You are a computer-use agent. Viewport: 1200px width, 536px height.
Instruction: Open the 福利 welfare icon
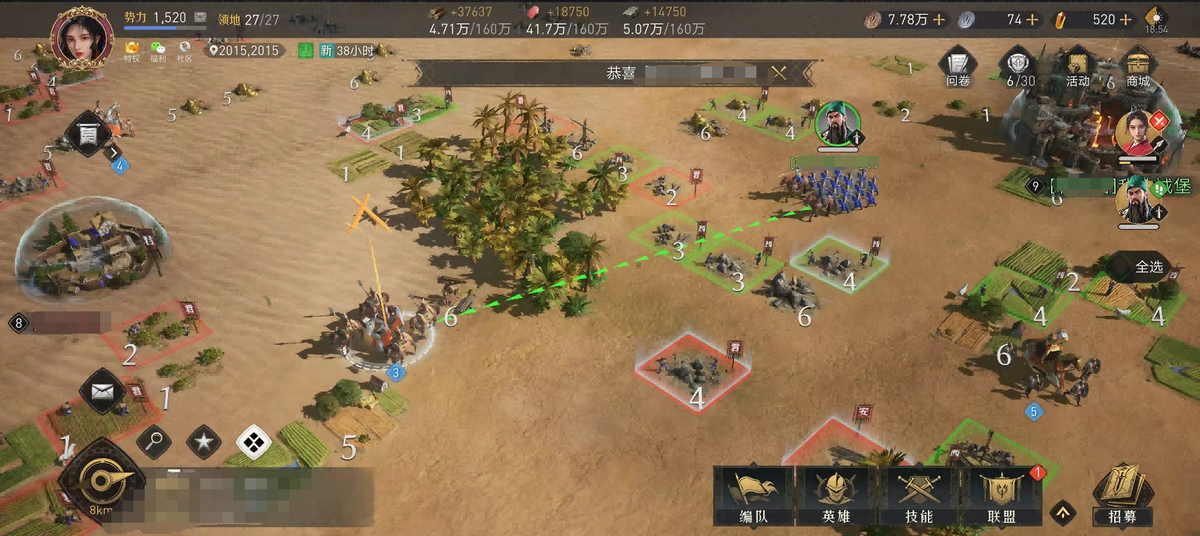[158, 50]
